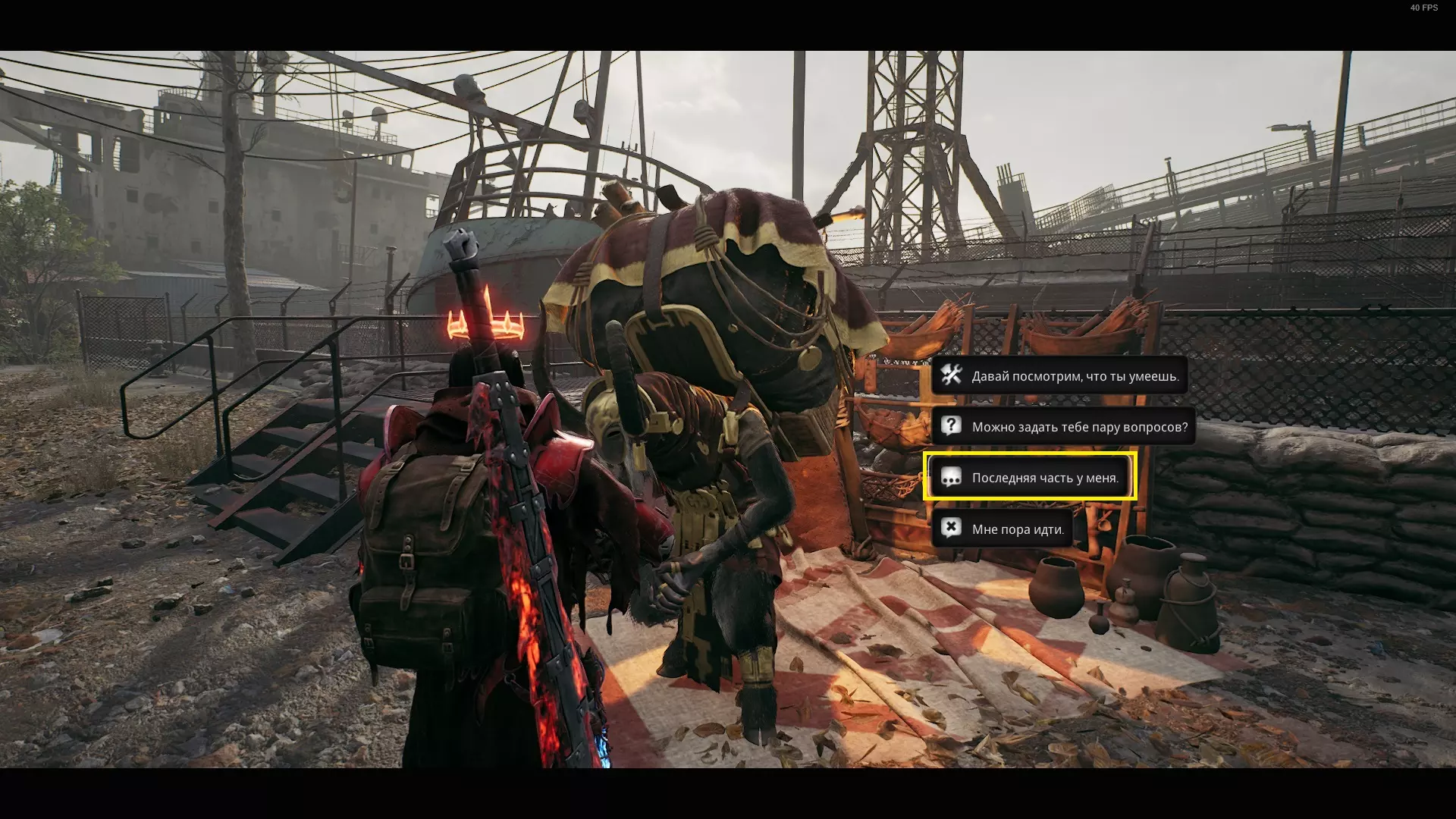
Task: End conversation with "Мне пора идти."
Action: tap(1003, 529)
